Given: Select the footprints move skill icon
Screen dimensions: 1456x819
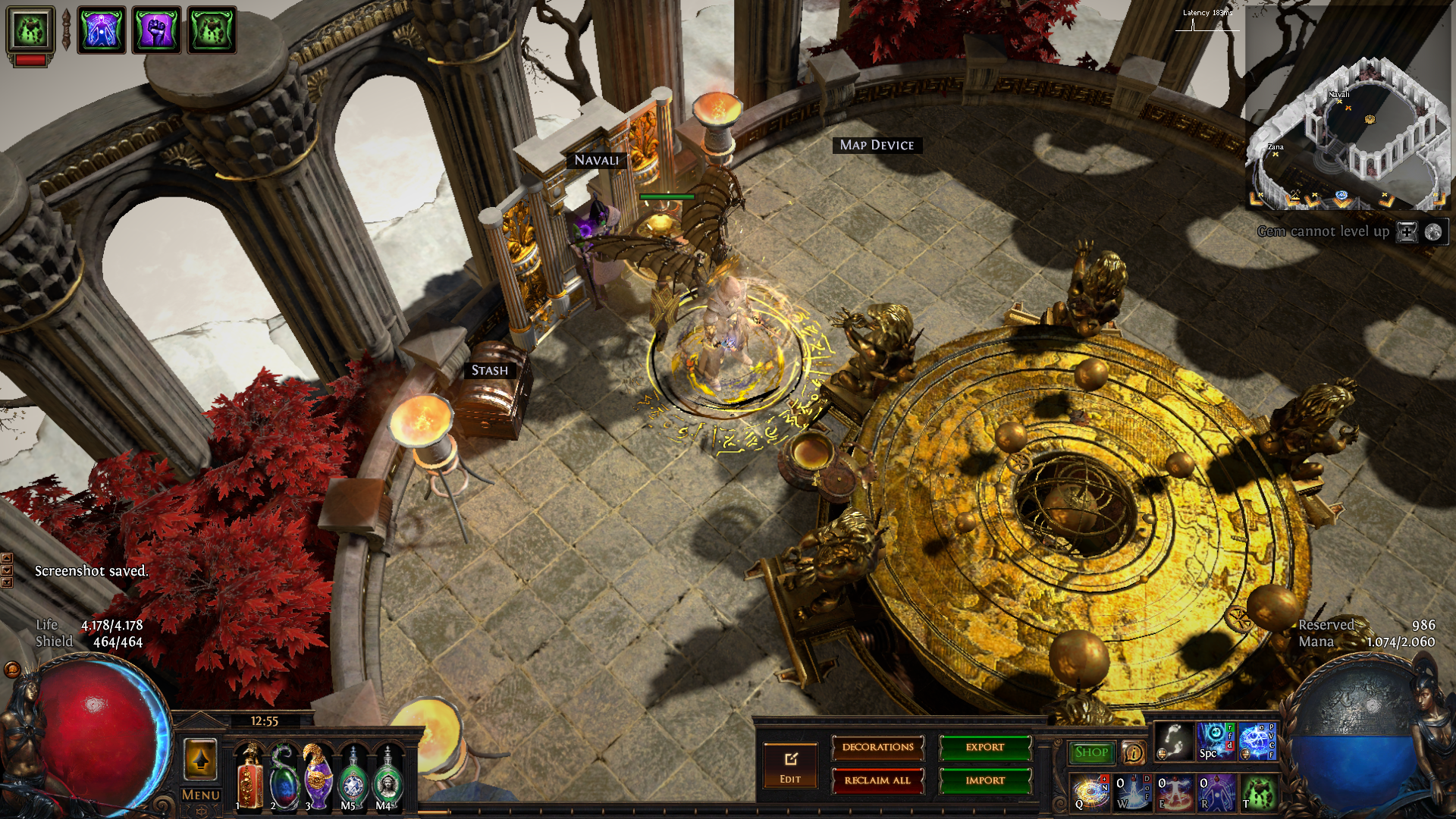Looking at the screenshot, I should pos(1174,741).
